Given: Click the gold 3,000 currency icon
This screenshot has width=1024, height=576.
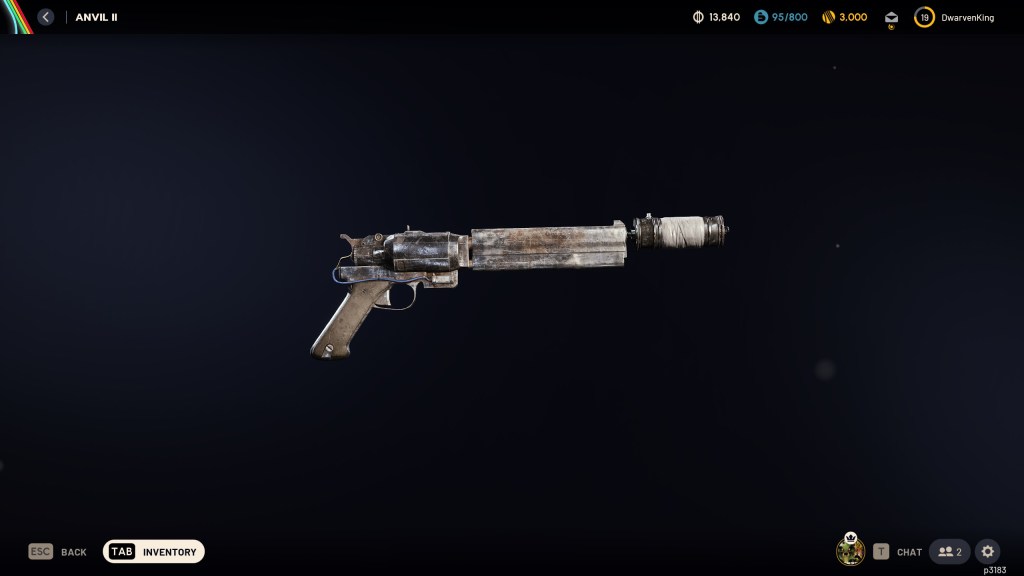Looking at the screenshot, I should (828, 17).
